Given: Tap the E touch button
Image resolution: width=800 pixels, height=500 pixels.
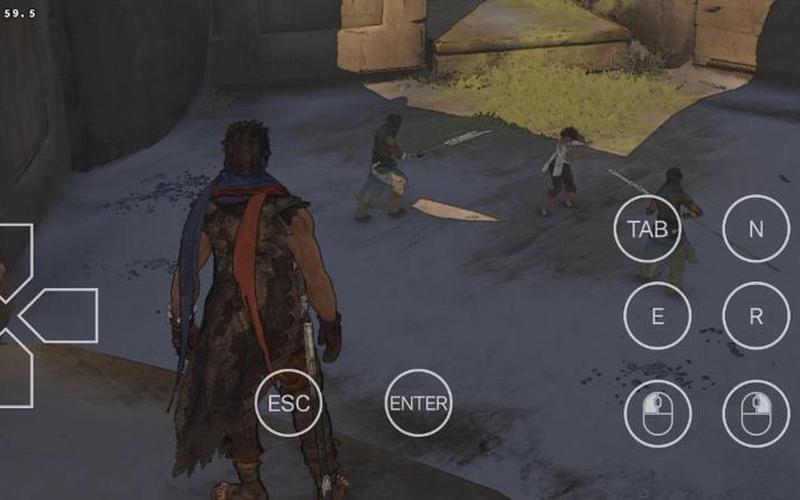Looking at the screenshot, I should click(x=657, y=316).
